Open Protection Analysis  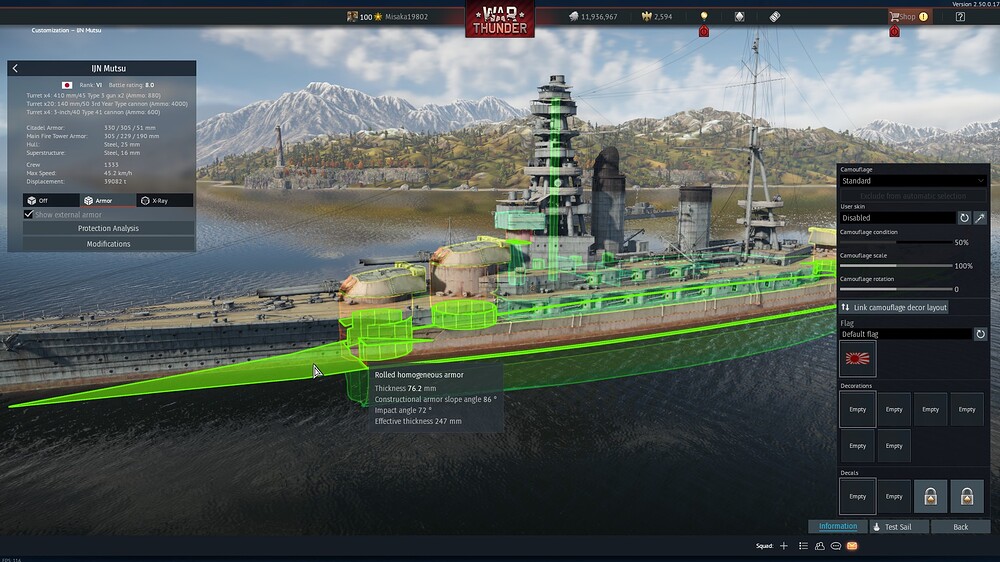tap(108, 228)
